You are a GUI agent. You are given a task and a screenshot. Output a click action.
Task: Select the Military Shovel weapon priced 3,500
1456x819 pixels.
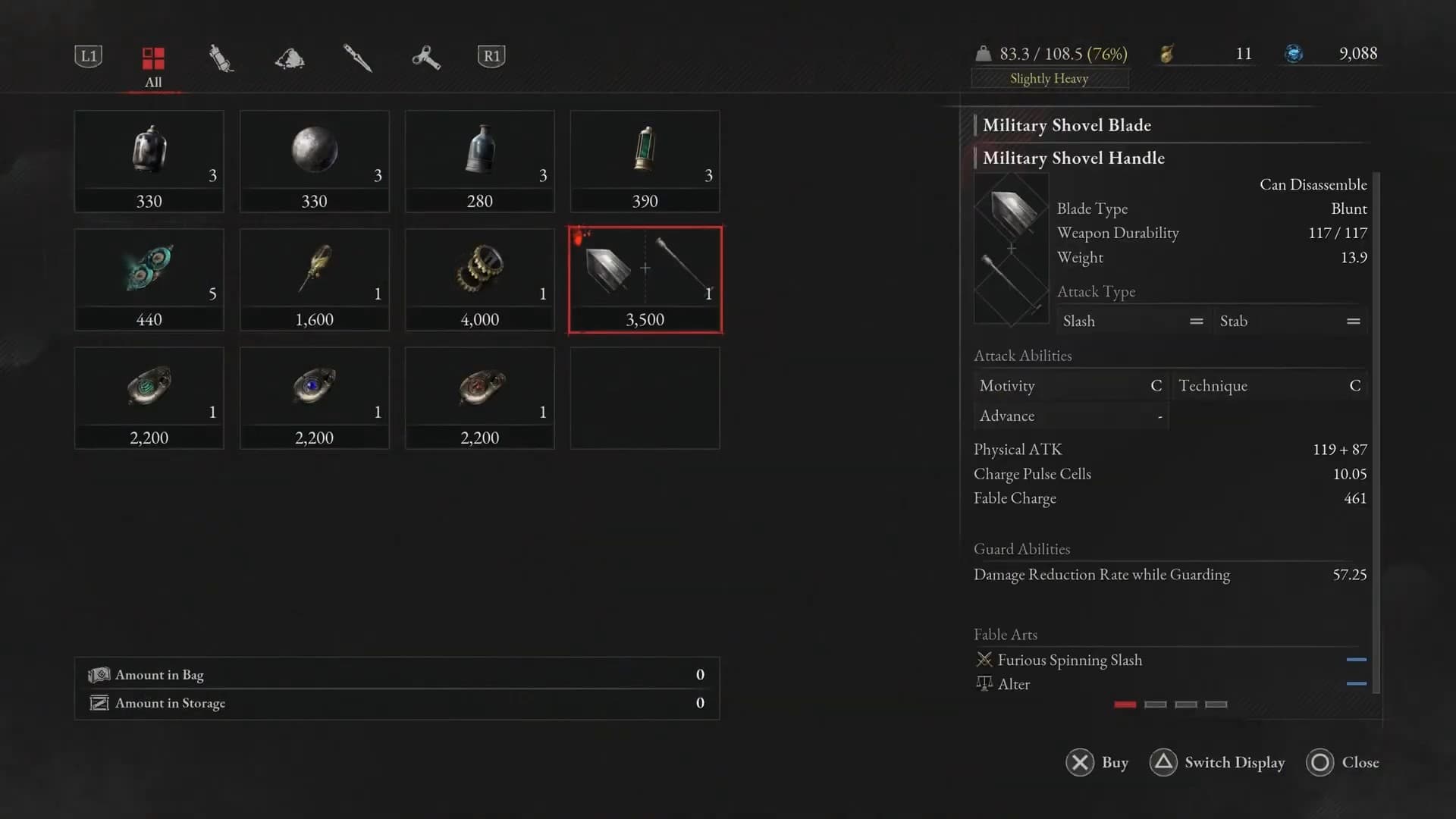point(645,279)
